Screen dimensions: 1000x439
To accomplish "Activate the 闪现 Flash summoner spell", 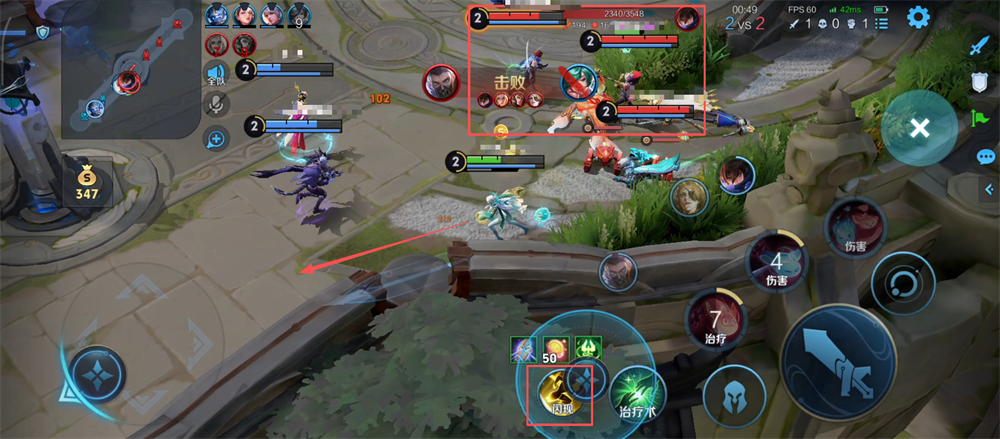I will pyautogui.click(x=556, y=391).
